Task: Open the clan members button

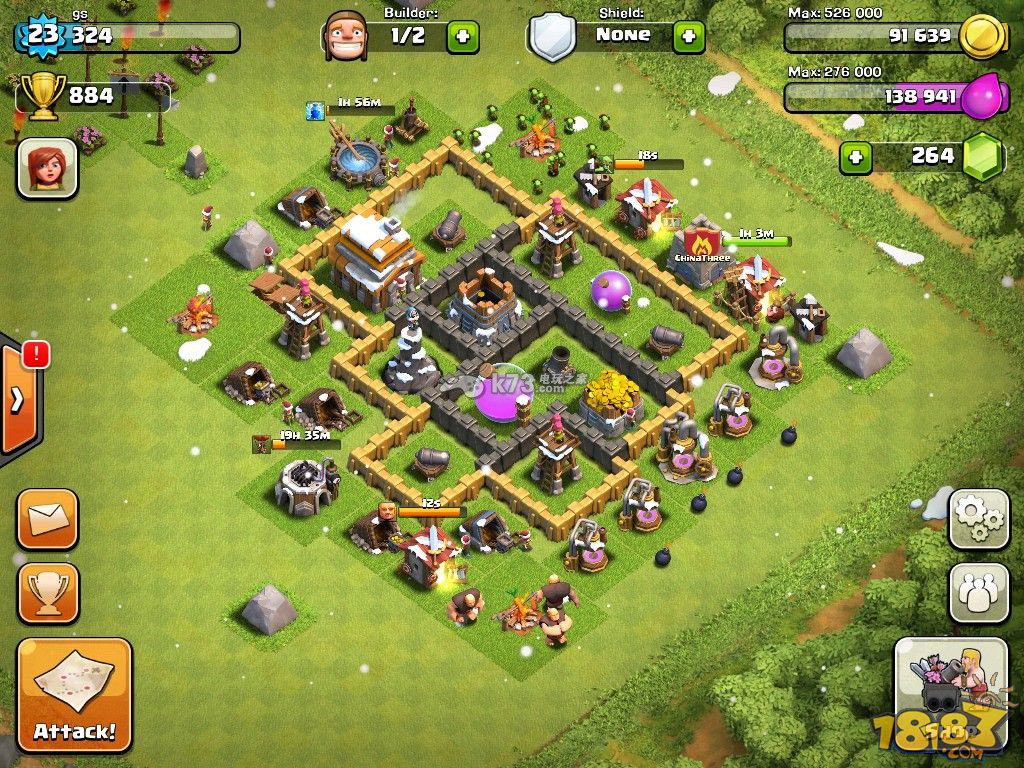Action: [x=978, y=593]
